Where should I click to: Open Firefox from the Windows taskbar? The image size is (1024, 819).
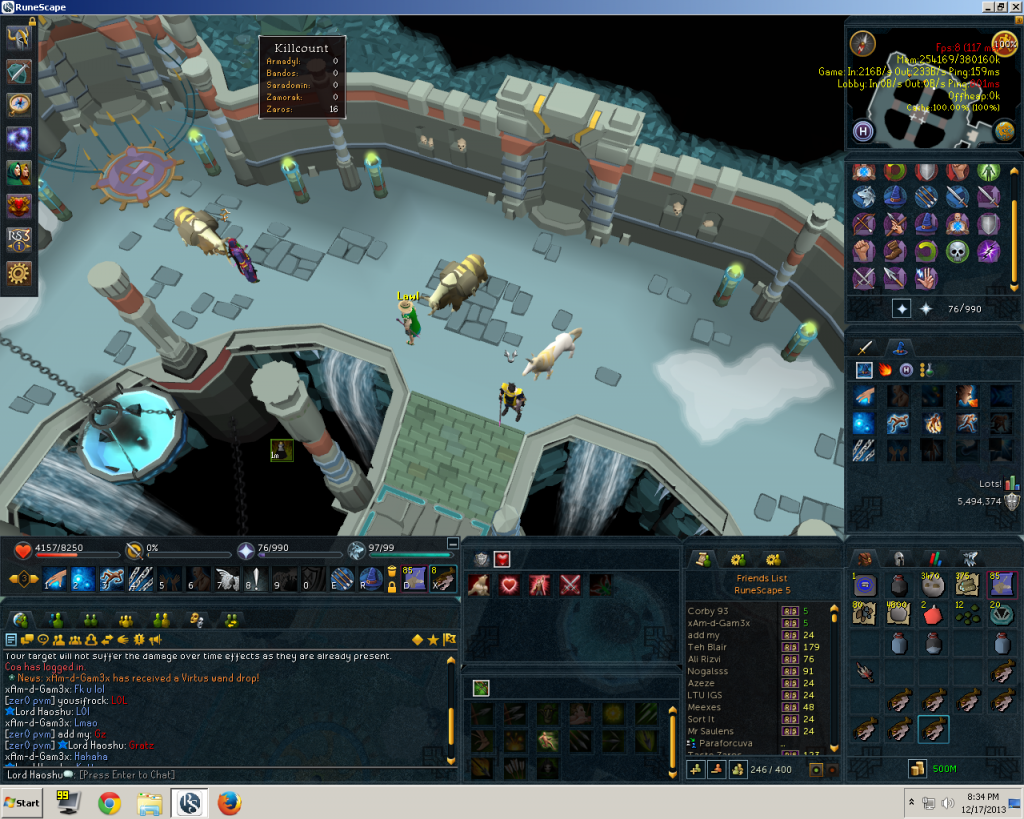click(229, 802)
